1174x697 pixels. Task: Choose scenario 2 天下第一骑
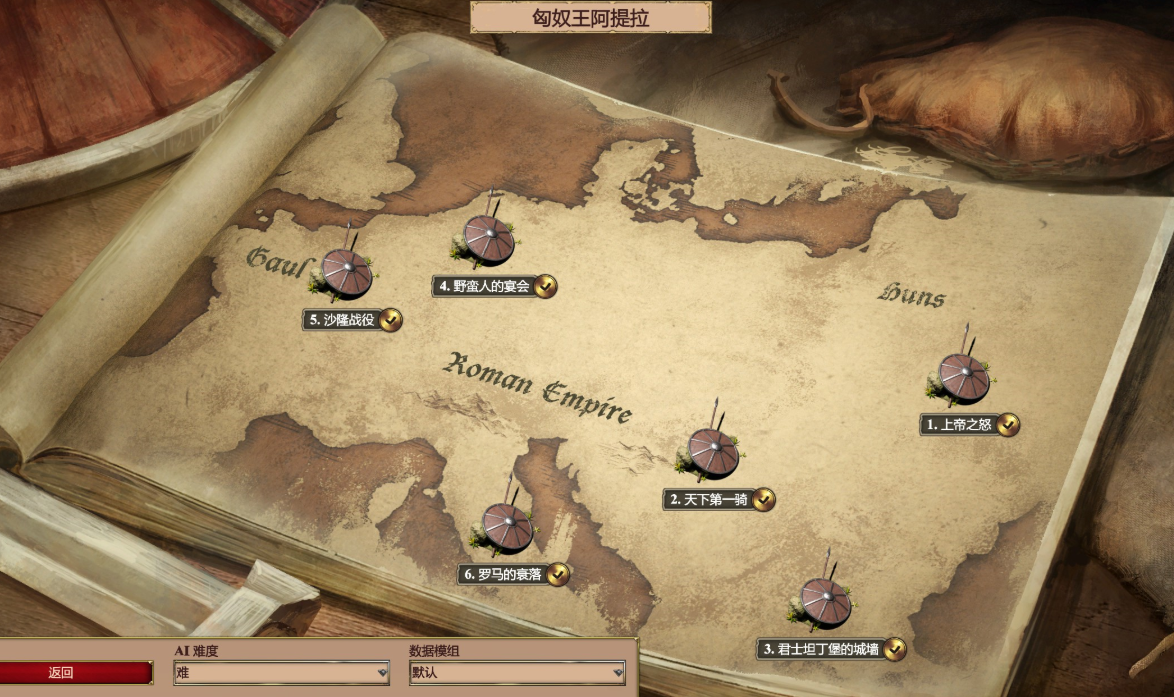713,453
